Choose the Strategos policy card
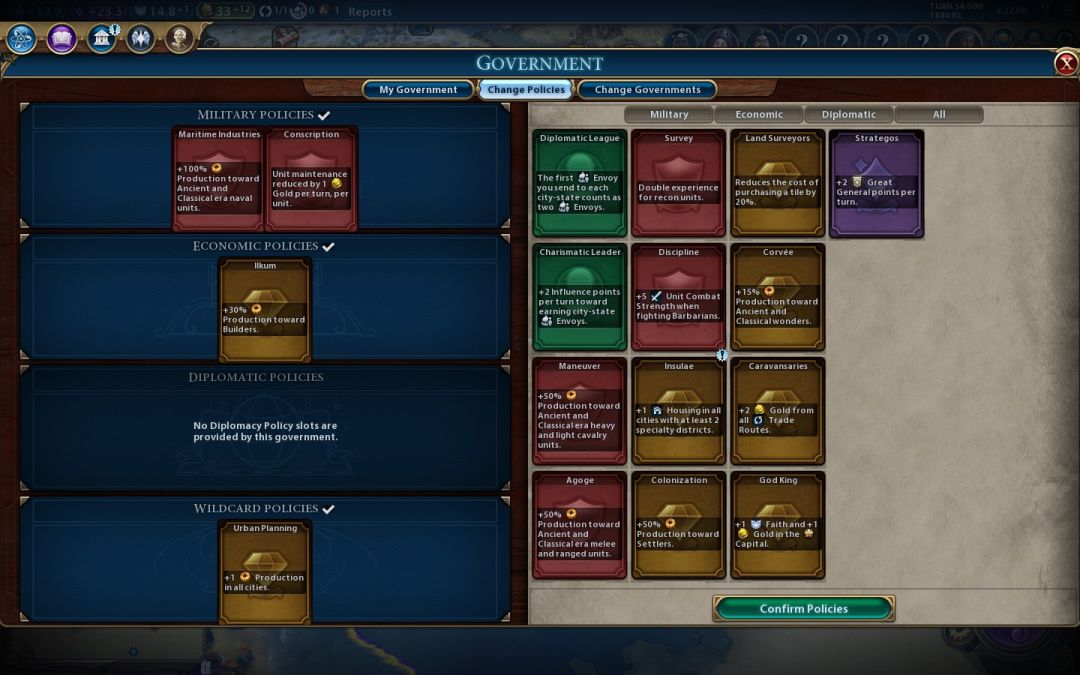The height and width of the screenshot is (675, 1080). (876, 183)
